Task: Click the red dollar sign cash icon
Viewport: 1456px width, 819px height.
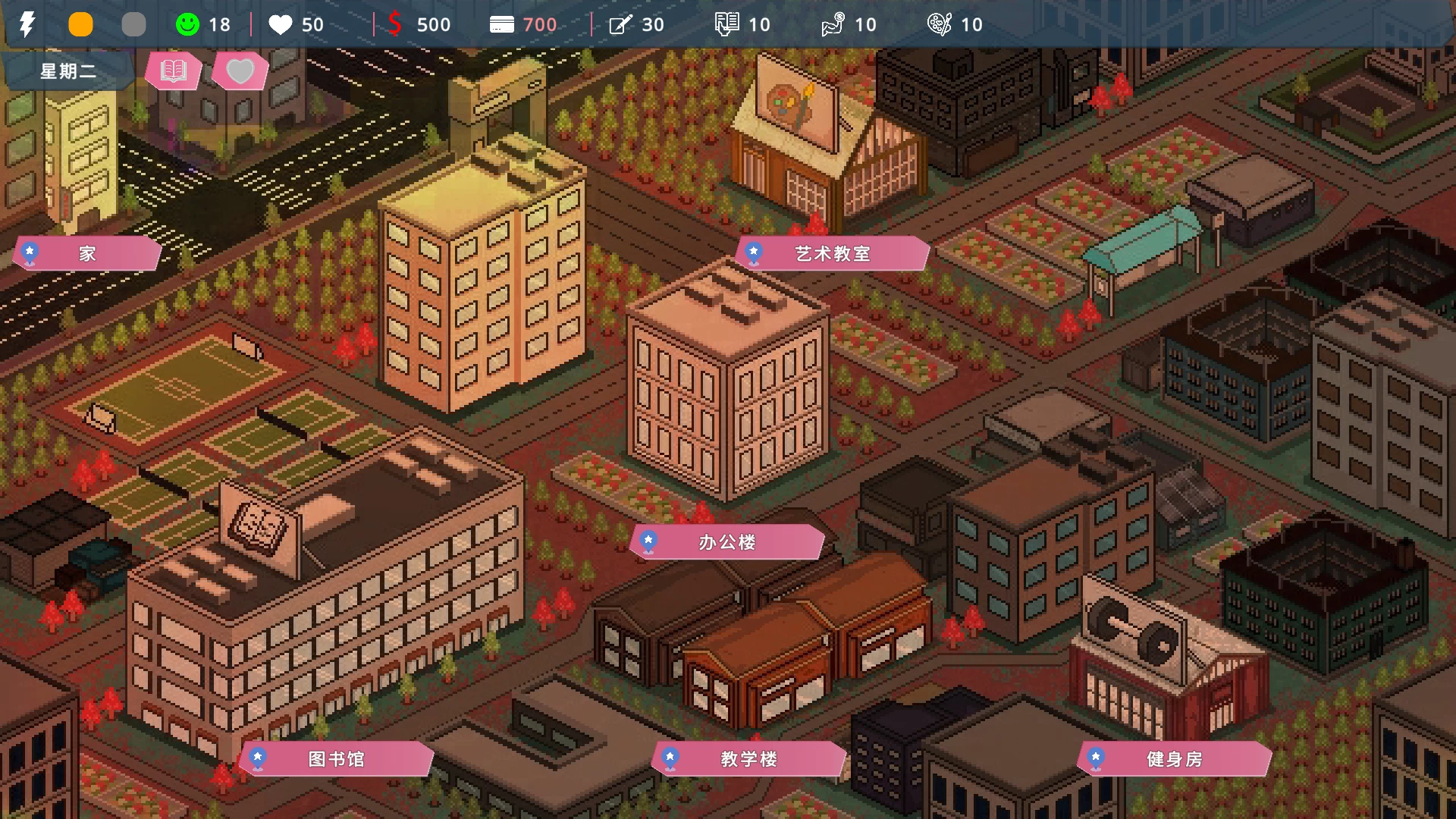Action: coord(396,24)
